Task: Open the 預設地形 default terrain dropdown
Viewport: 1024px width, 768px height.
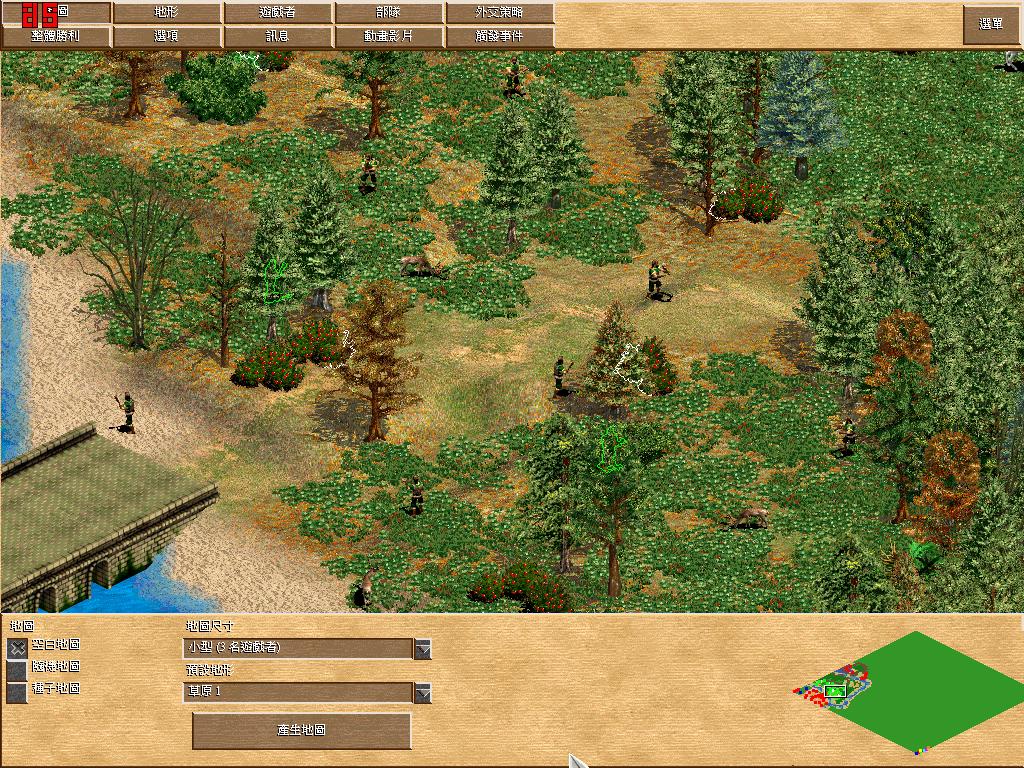Action: point(423,693)
